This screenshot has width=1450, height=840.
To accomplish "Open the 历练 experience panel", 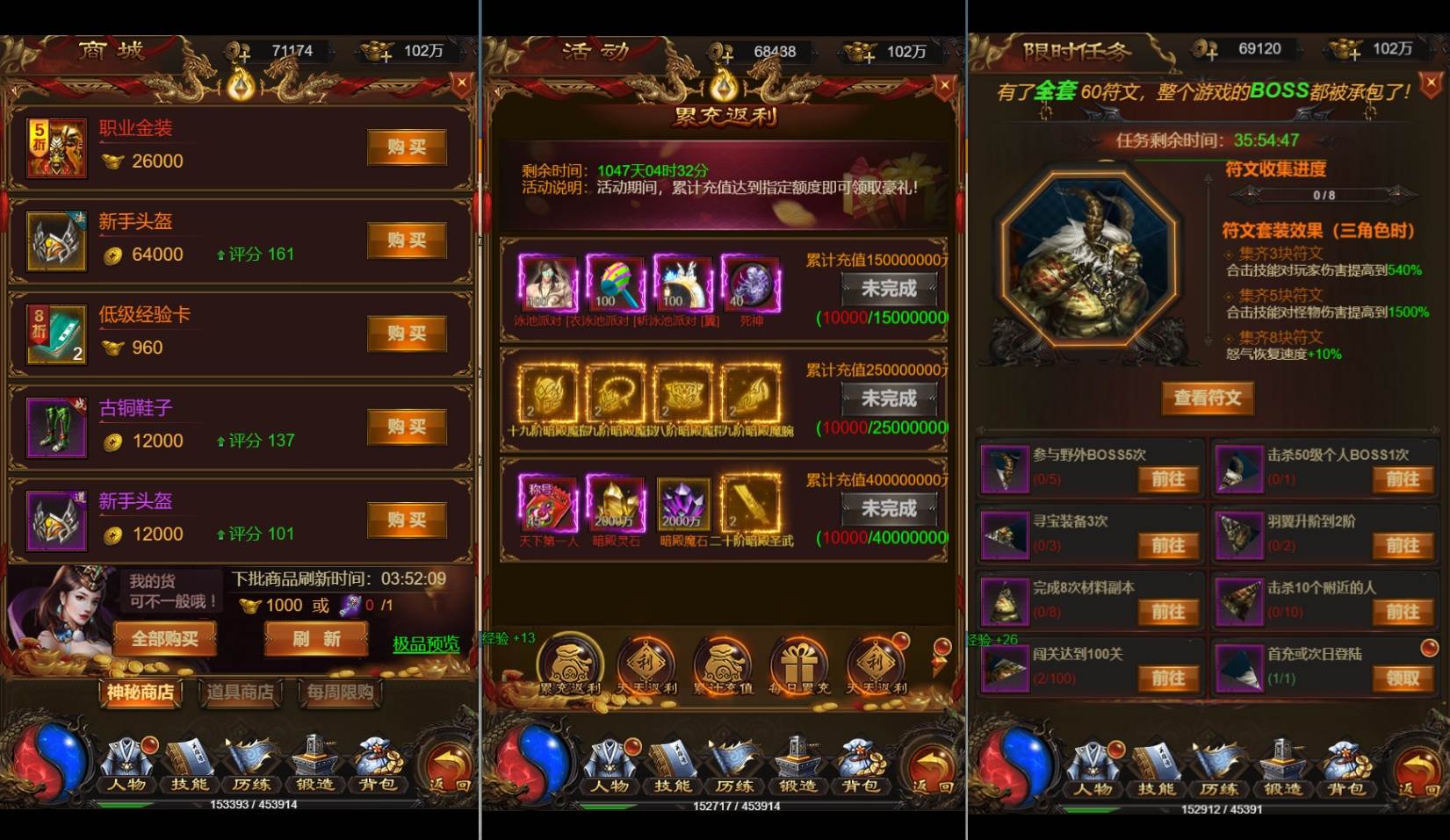I will click(255, 786).
